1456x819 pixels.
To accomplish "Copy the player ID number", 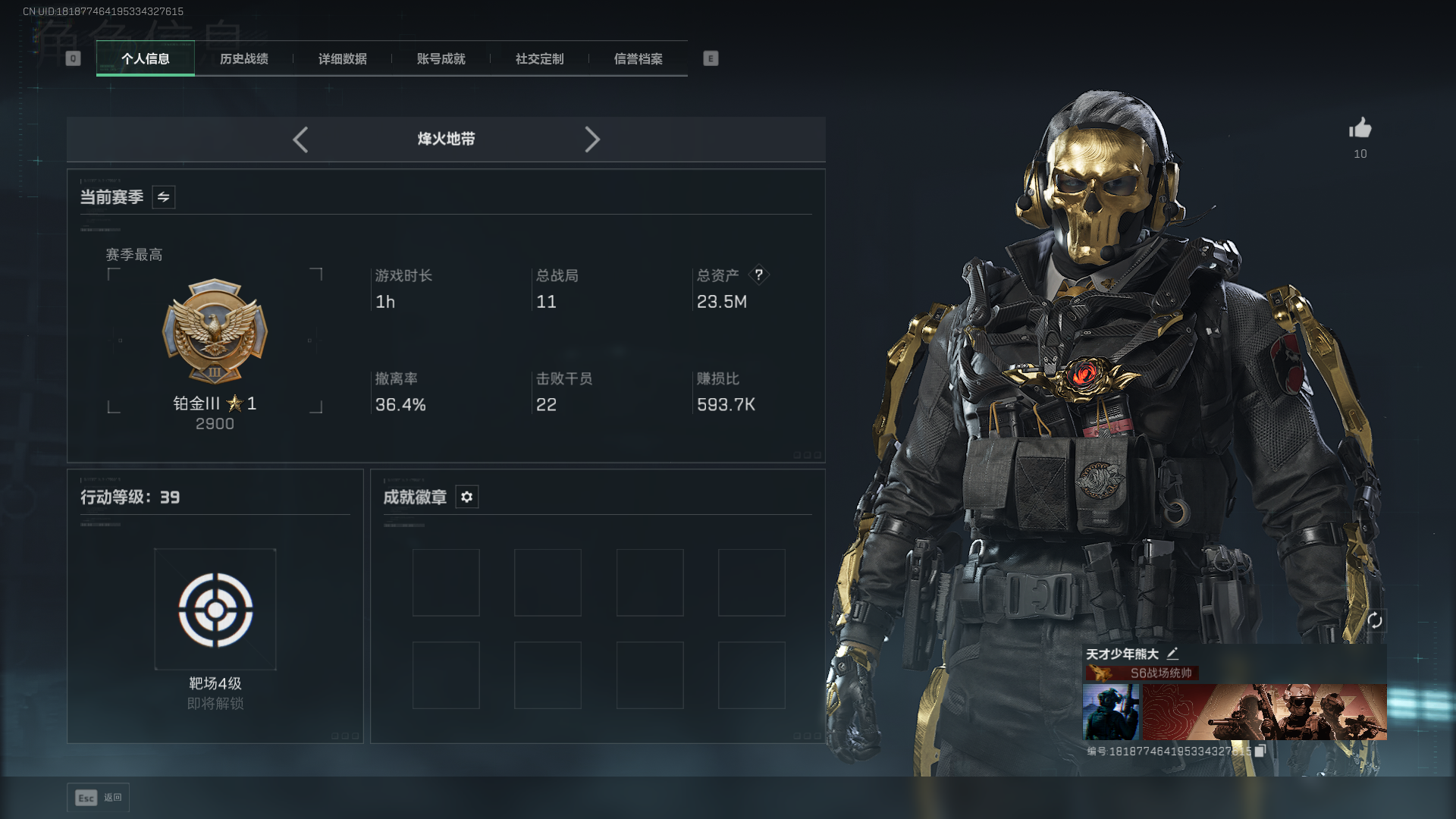I will pos(1260,751).
